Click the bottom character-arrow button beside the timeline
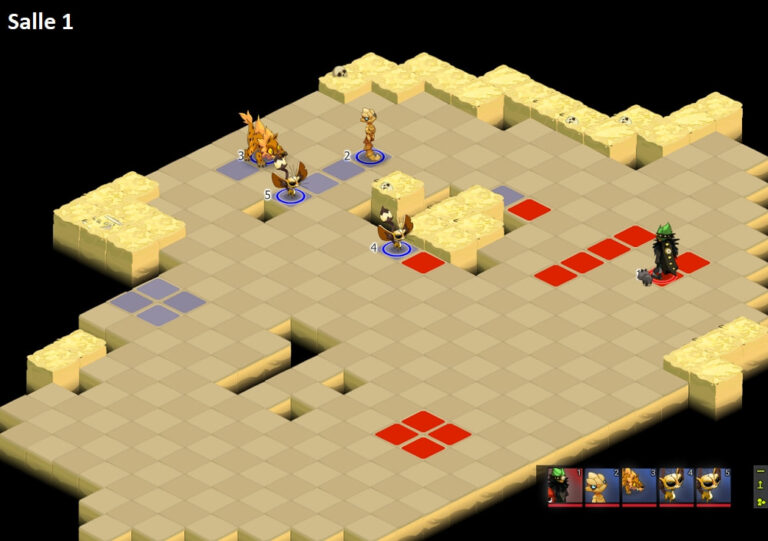 click(760, 501)
